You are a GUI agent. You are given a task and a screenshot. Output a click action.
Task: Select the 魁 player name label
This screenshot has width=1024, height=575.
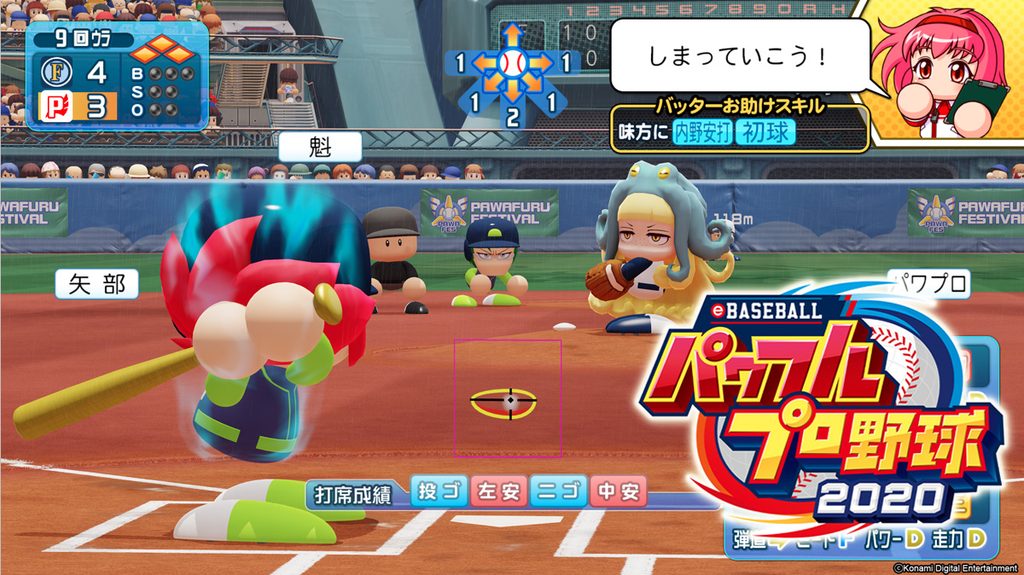319,147
